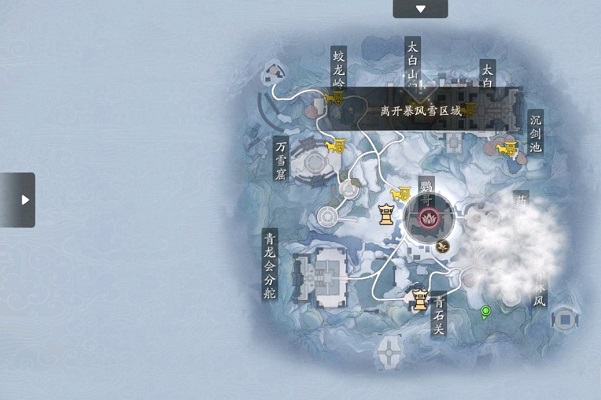This screenshot has width=601, height=400.
Task: Select the 万雪窟 map label
Action: [x=282, y=160]
